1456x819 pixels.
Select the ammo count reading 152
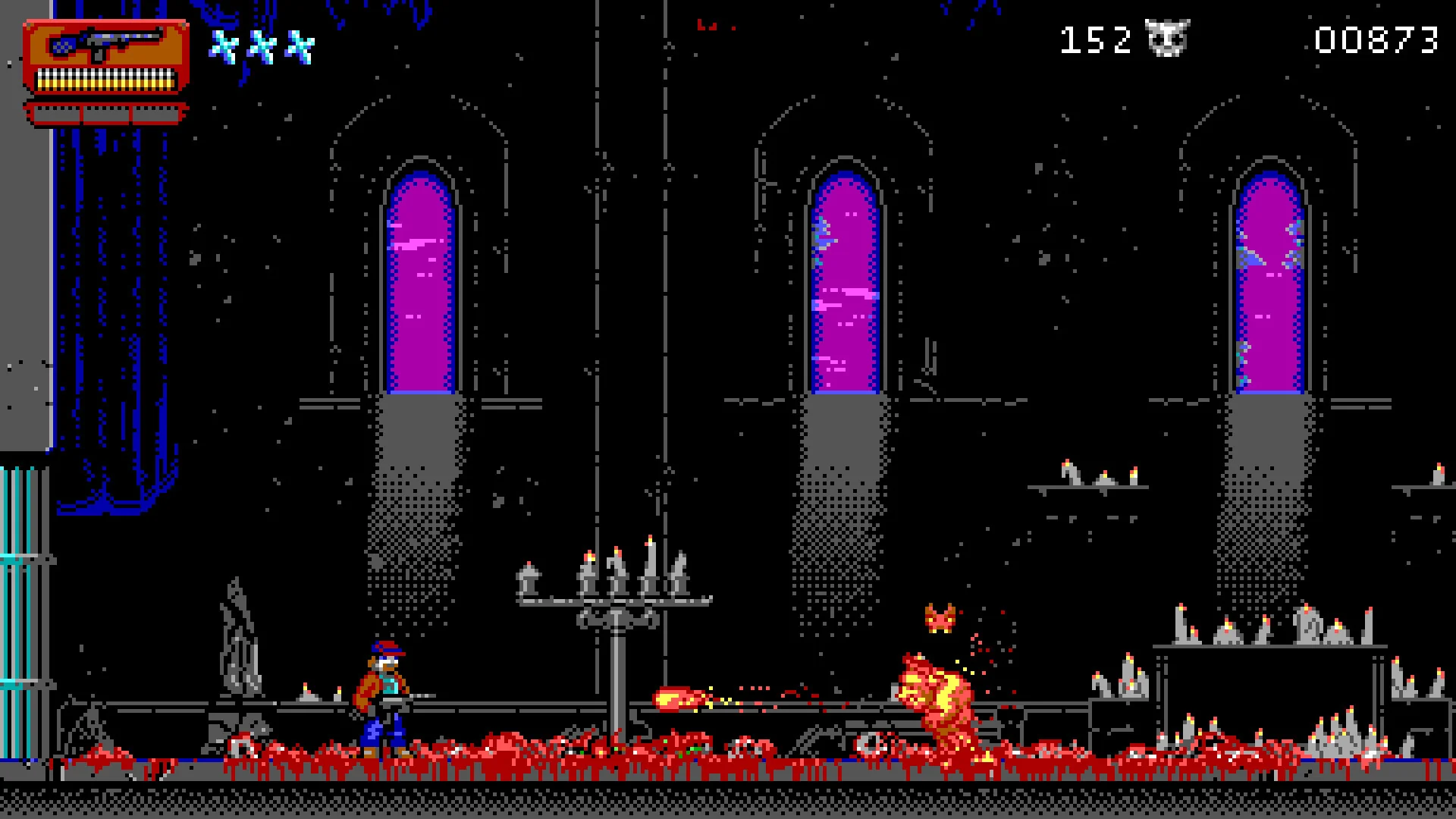pos(1096,38)
